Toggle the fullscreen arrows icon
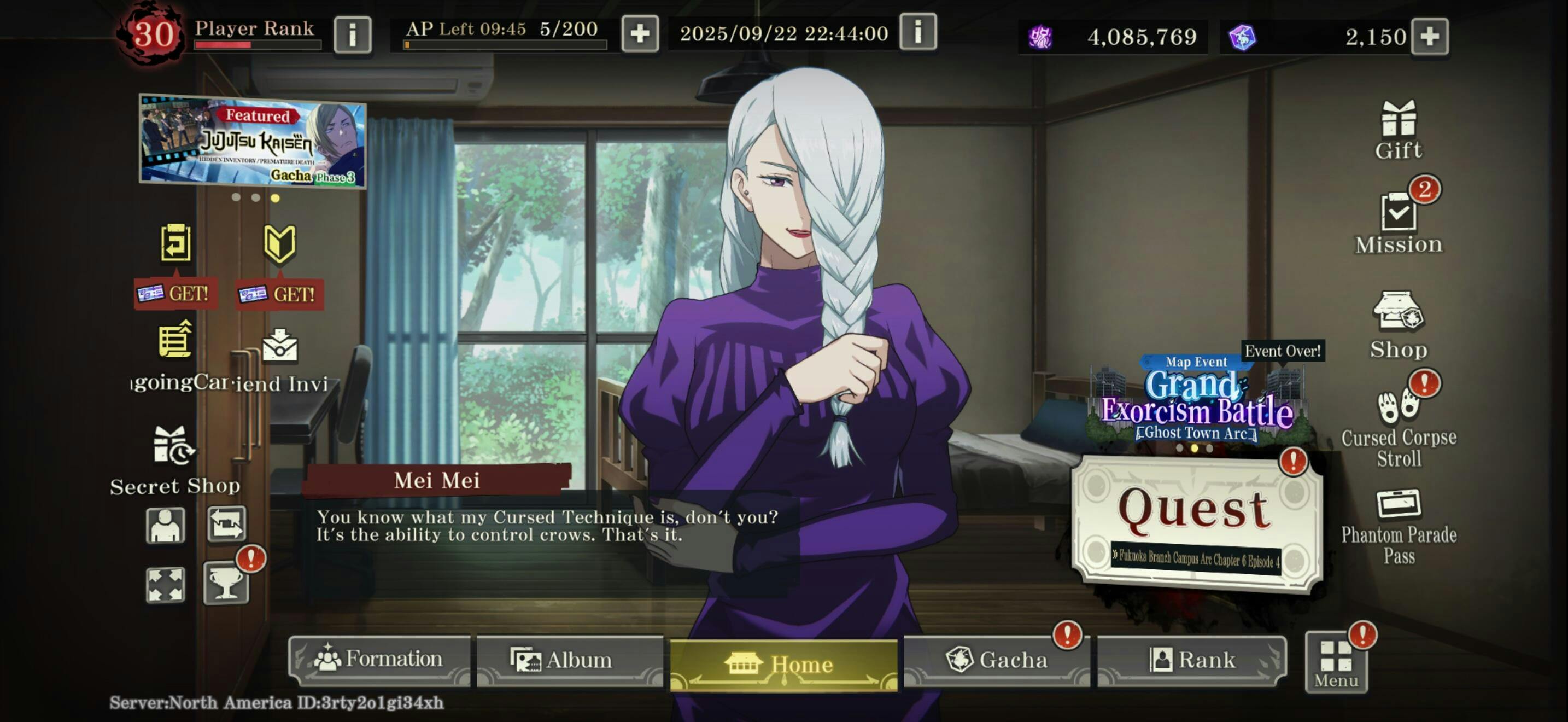Viewport: 1568px width, 722px height. pos(165,584)
